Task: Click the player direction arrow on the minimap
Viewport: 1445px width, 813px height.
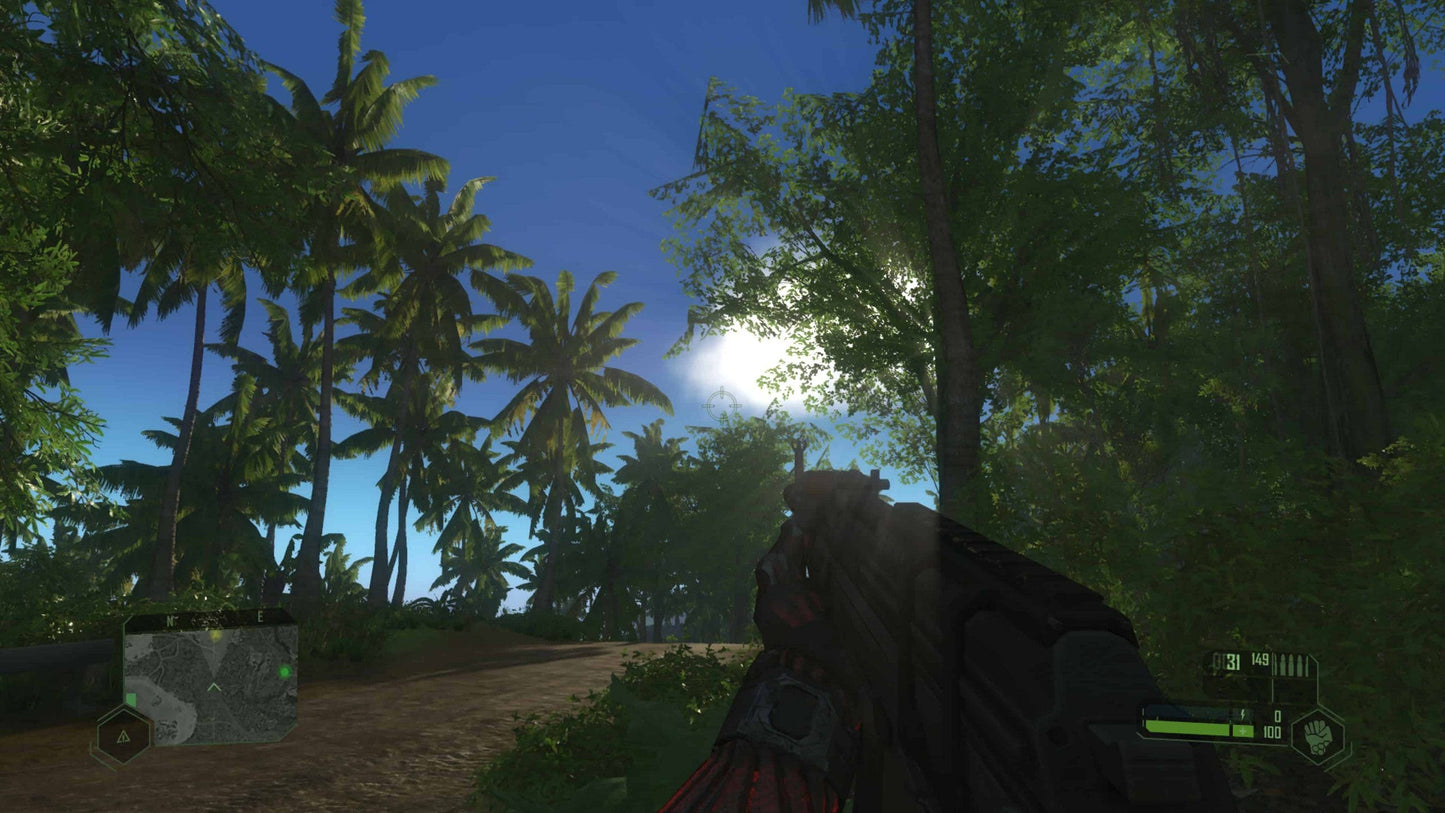Action: [x=214, y=687]
